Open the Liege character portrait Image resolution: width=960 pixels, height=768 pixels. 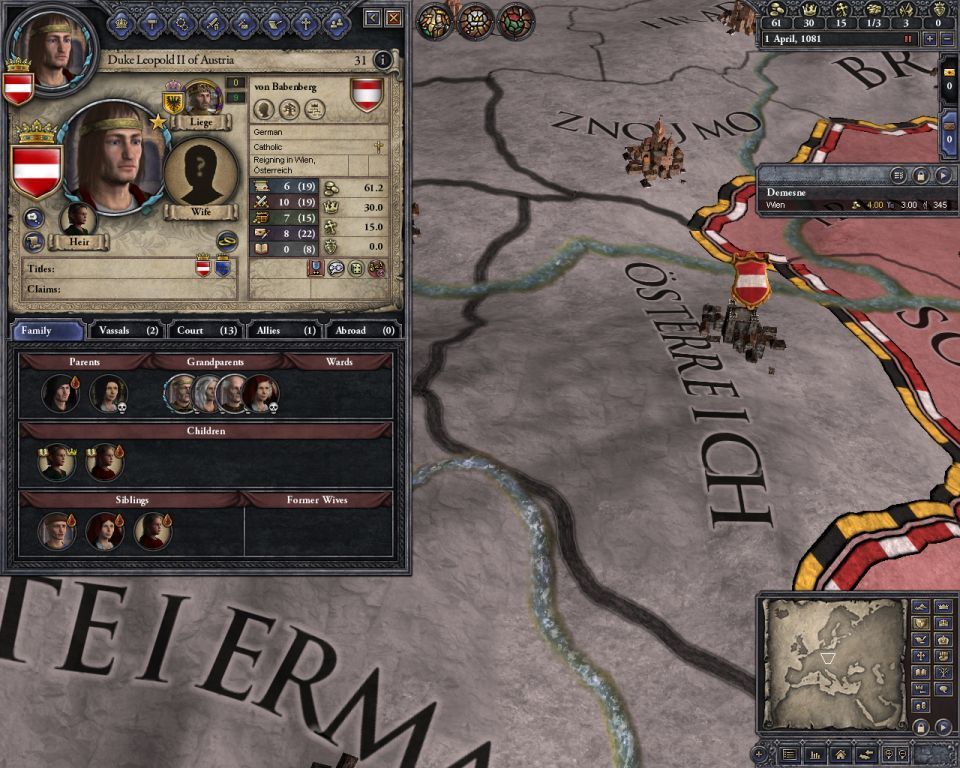pyautogui.click(x=203, y=100)
